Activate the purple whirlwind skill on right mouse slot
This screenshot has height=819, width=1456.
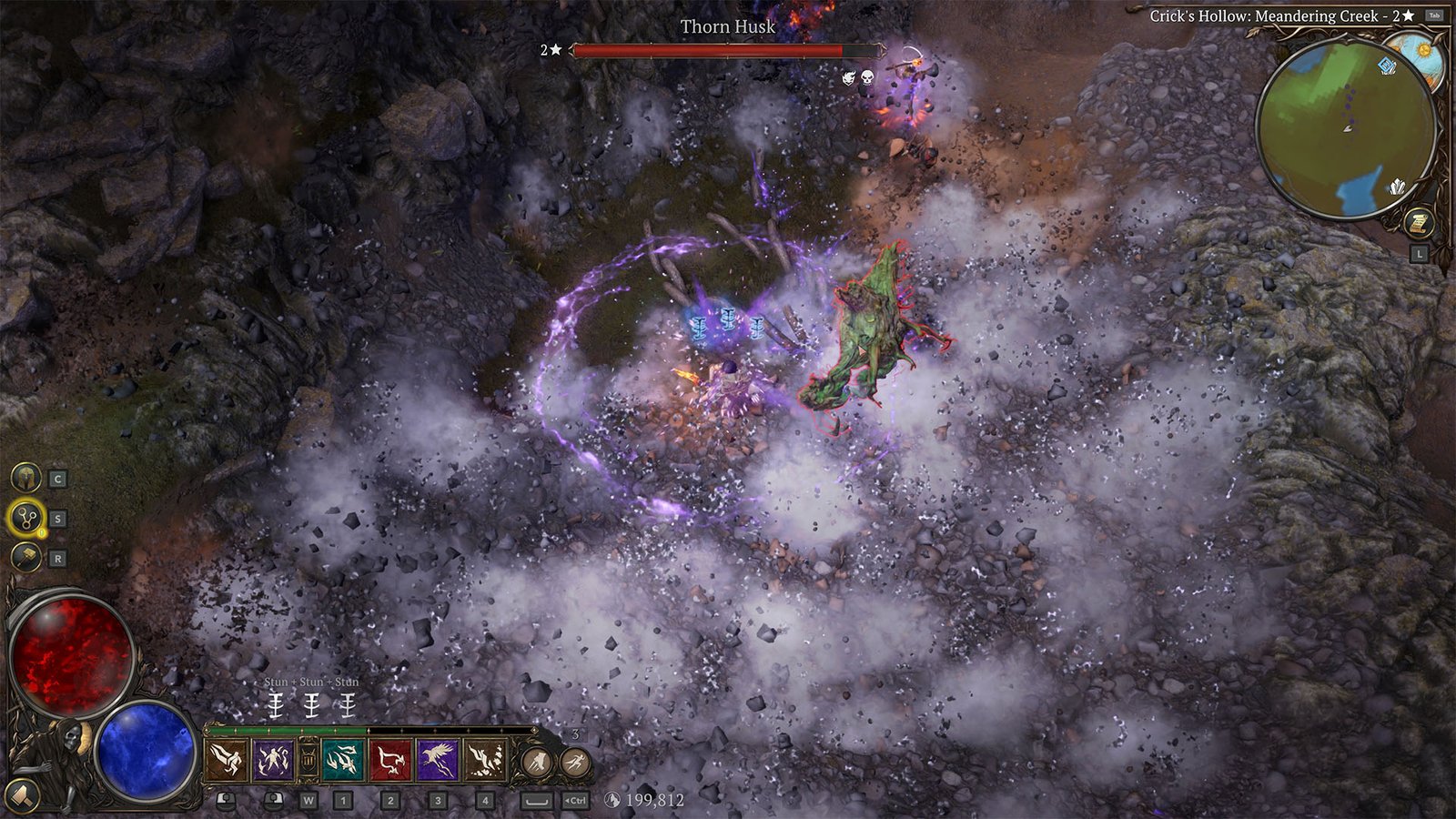pos(274,760)
